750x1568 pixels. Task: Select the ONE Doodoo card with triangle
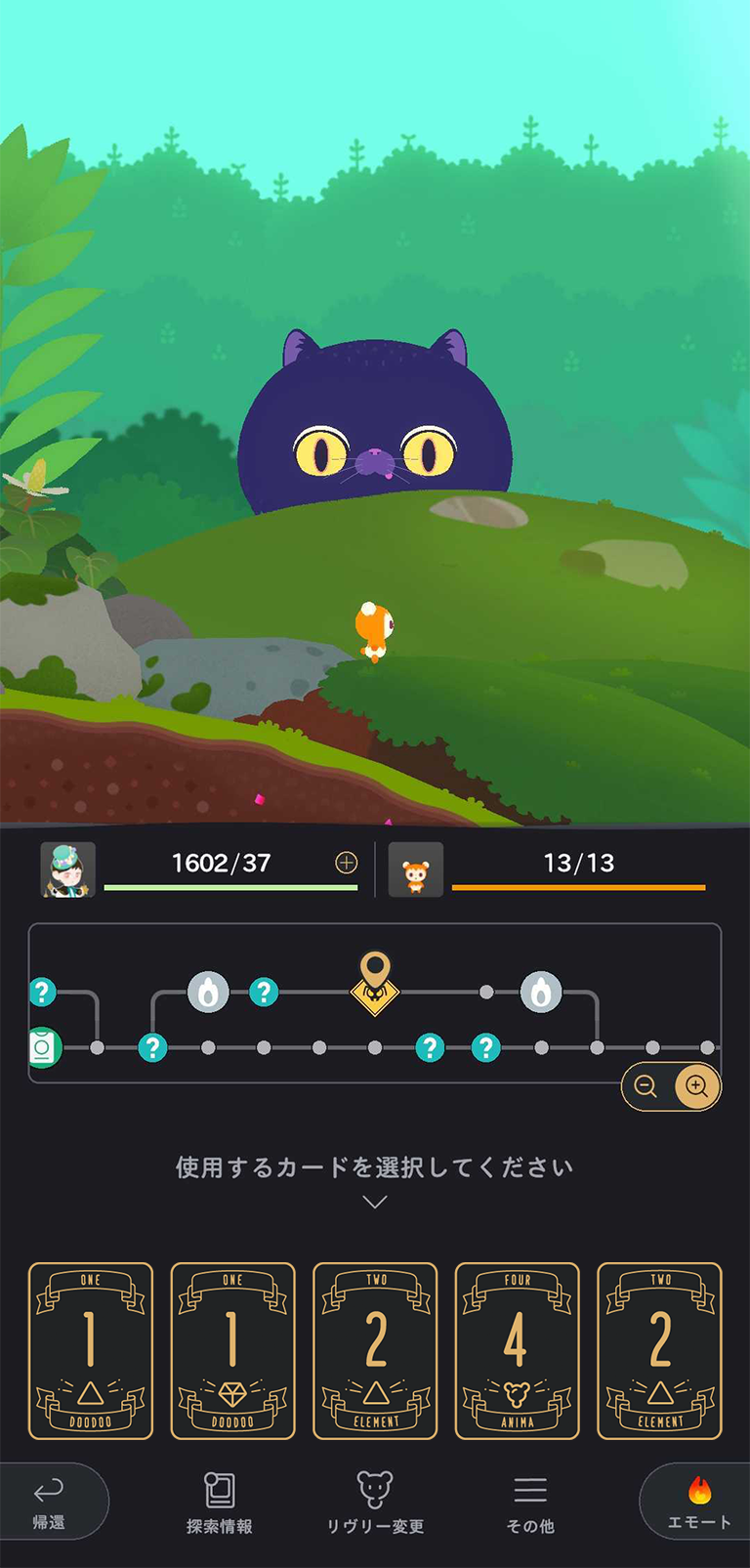pos(91,1351)
